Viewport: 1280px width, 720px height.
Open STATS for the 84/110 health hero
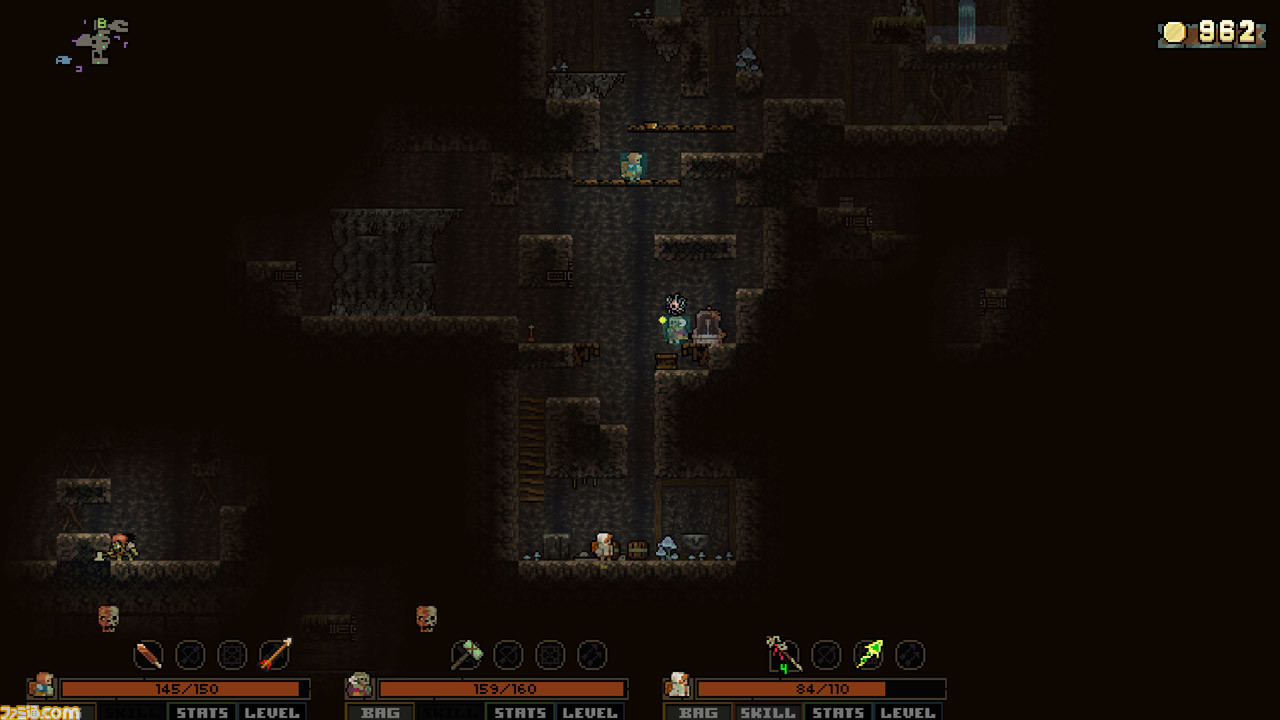point(838,712)
